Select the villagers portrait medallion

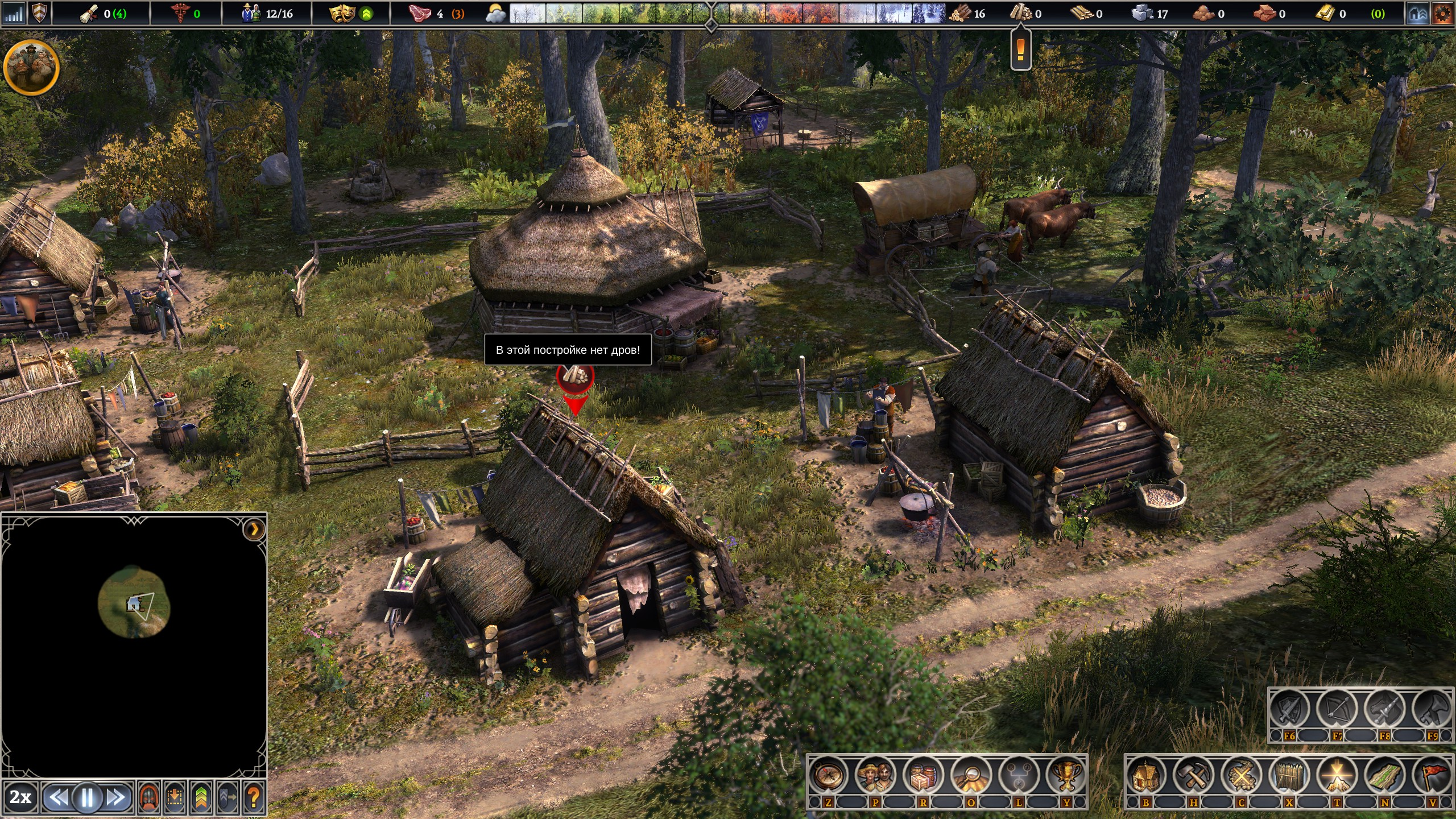(x=31, y=67)
